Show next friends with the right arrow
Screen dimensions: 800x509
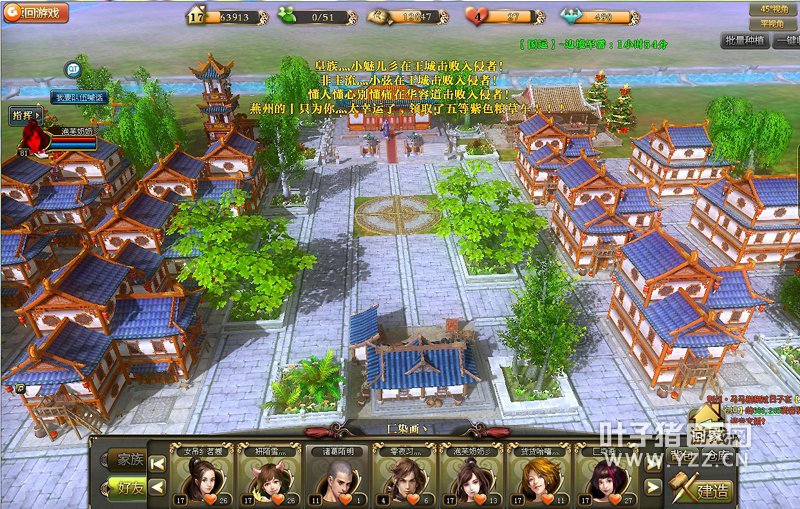point(652,487)
